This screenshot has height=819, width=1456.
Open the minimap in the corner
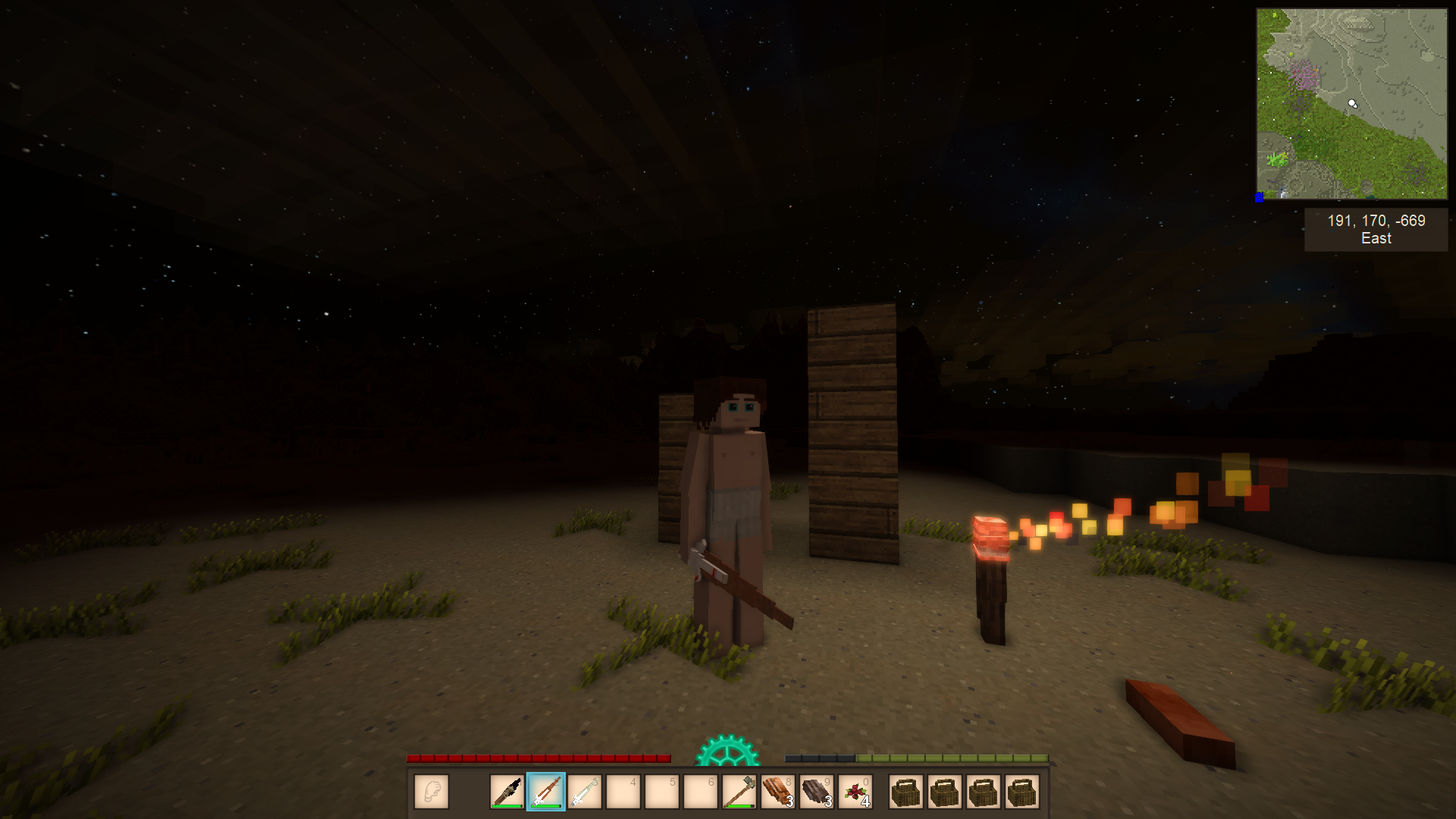point(1351,104)
